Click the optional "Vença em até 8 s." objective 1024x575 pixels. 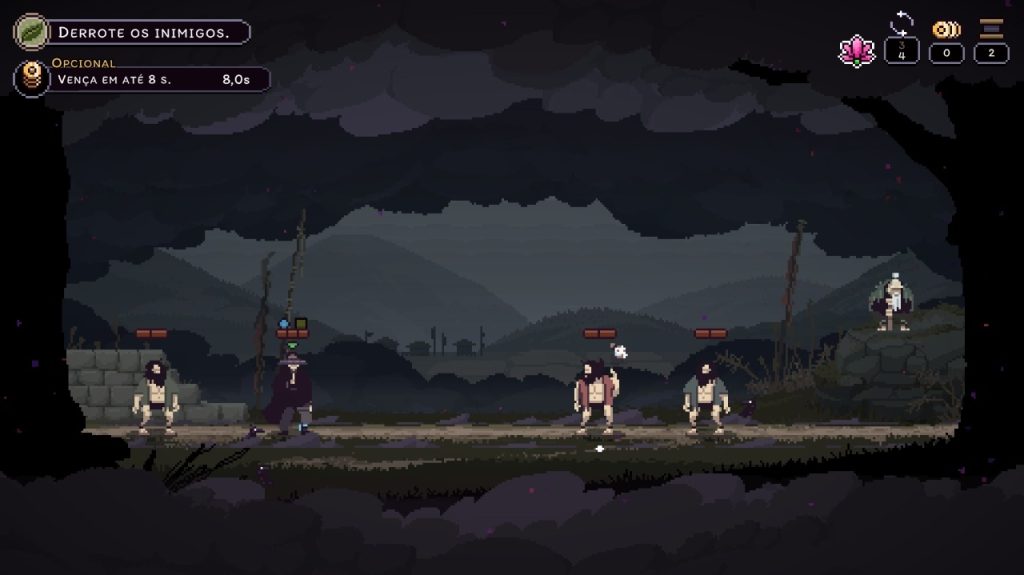150,79
